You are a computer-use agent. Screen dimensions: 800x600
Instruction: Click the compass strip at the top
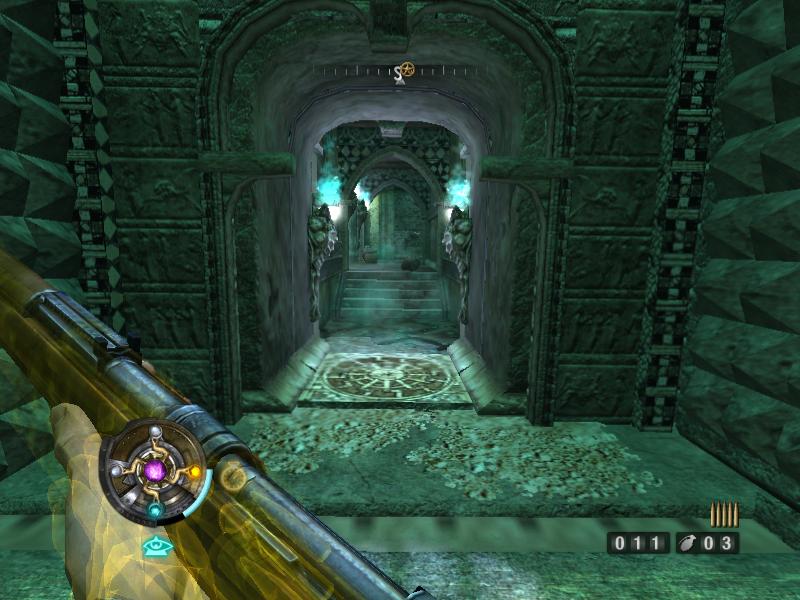coord(400,71)
